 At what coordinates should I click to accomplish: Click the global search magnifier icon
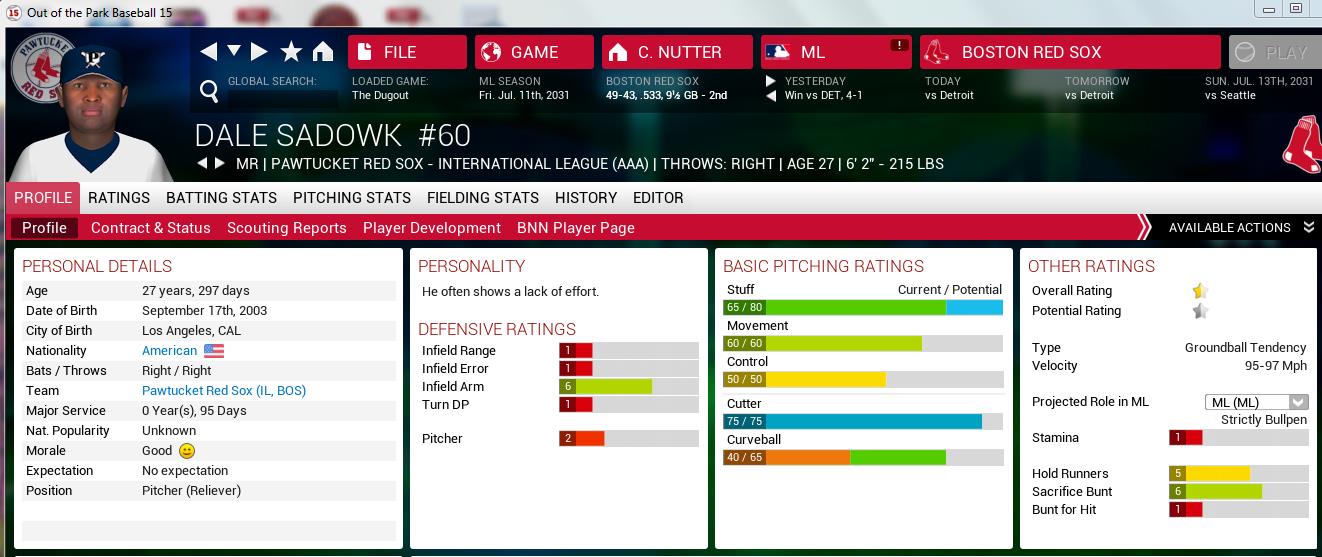click(x=209, y=92)
